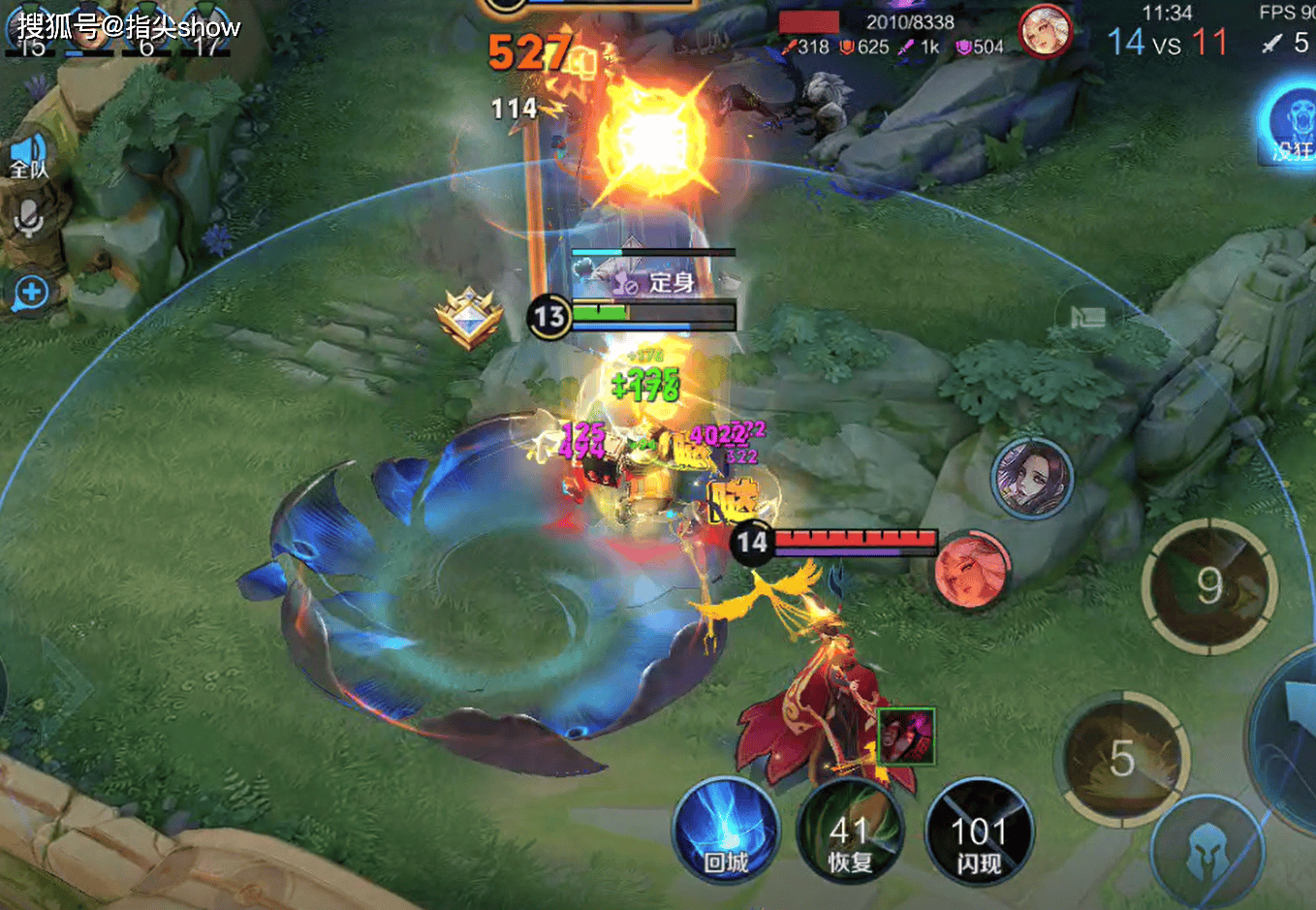The width and height of the screenshot is (1316, 910).
Task: Use the green-framed active equipment item
Action: coord(906,737)
